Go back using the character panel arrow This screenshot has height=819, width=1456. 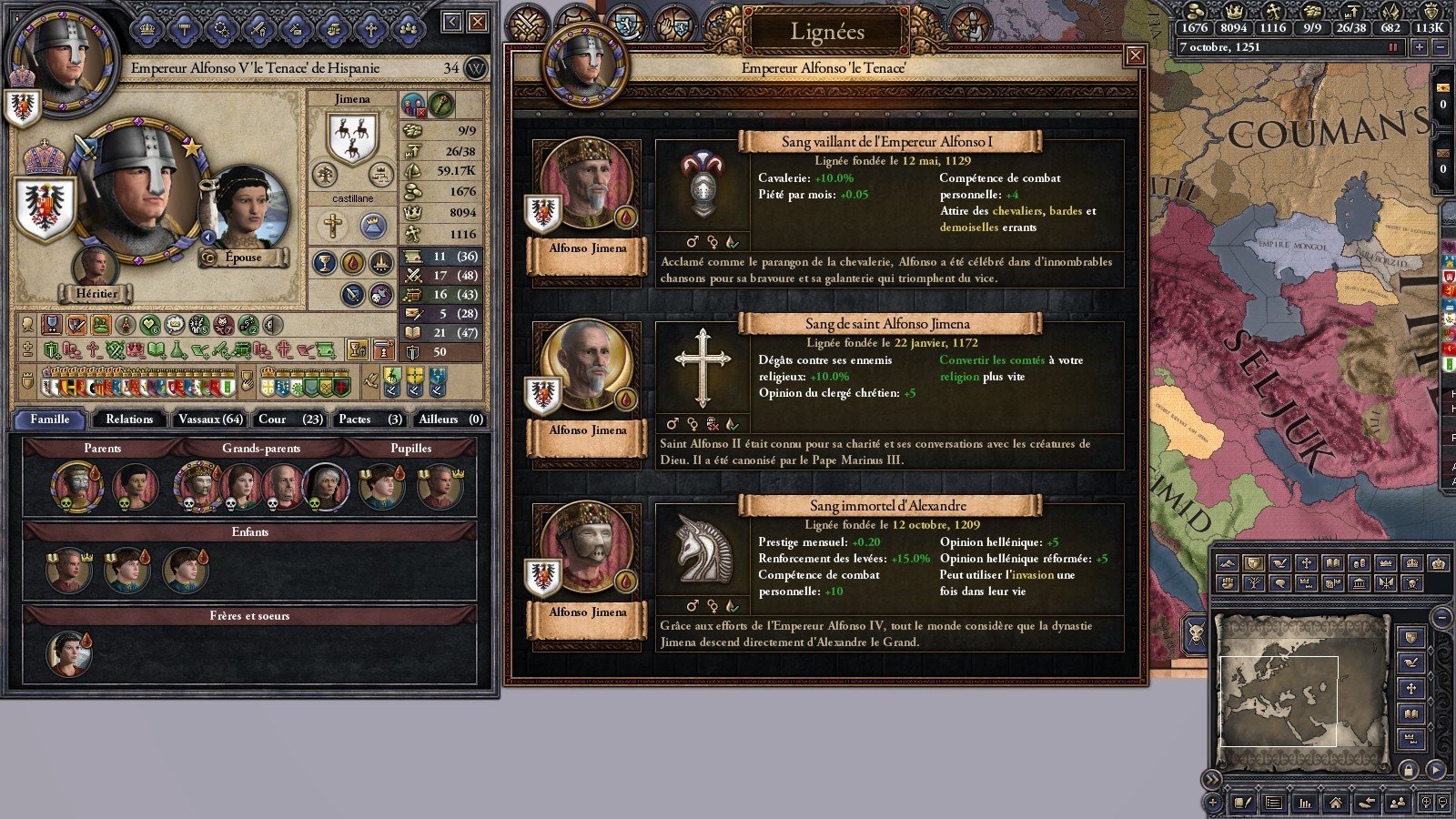[452, 23]
